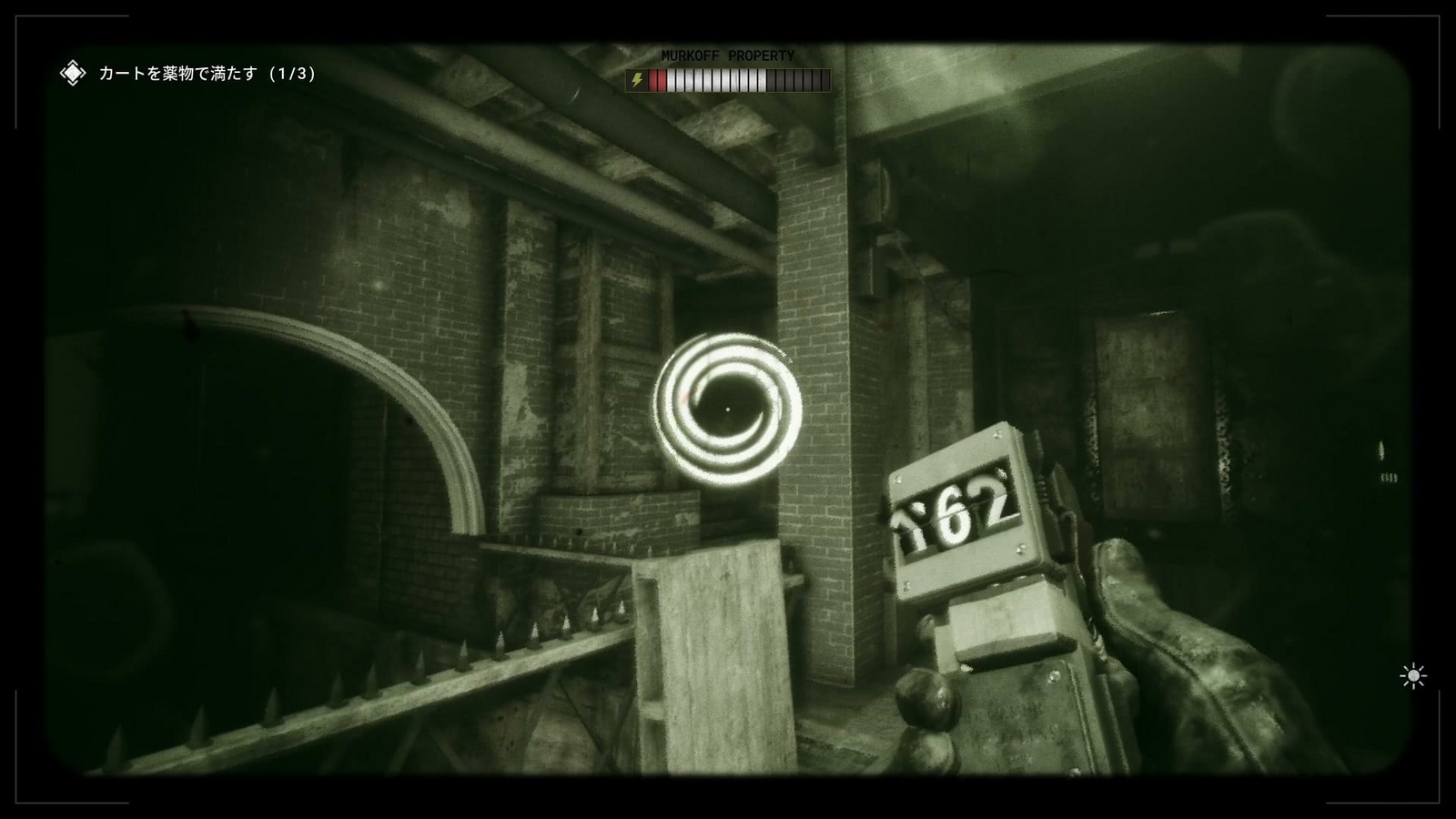
Task: Click the yellow lightning bolt battery icon
Action: (637, 80)
